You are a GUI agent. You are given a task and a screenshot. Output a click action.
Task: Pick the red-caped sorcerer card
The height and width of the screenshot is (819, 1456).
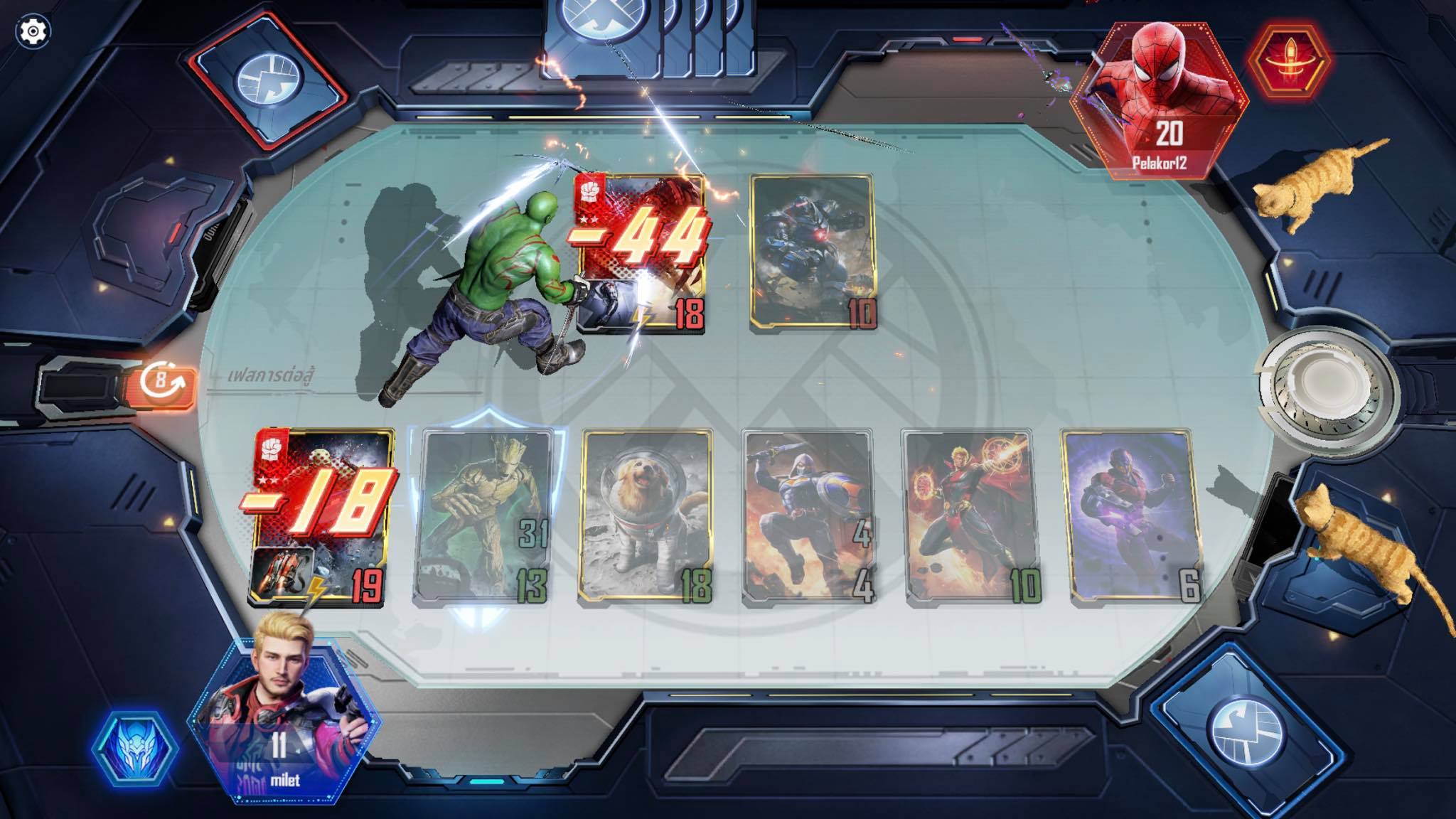click(970, 518)
